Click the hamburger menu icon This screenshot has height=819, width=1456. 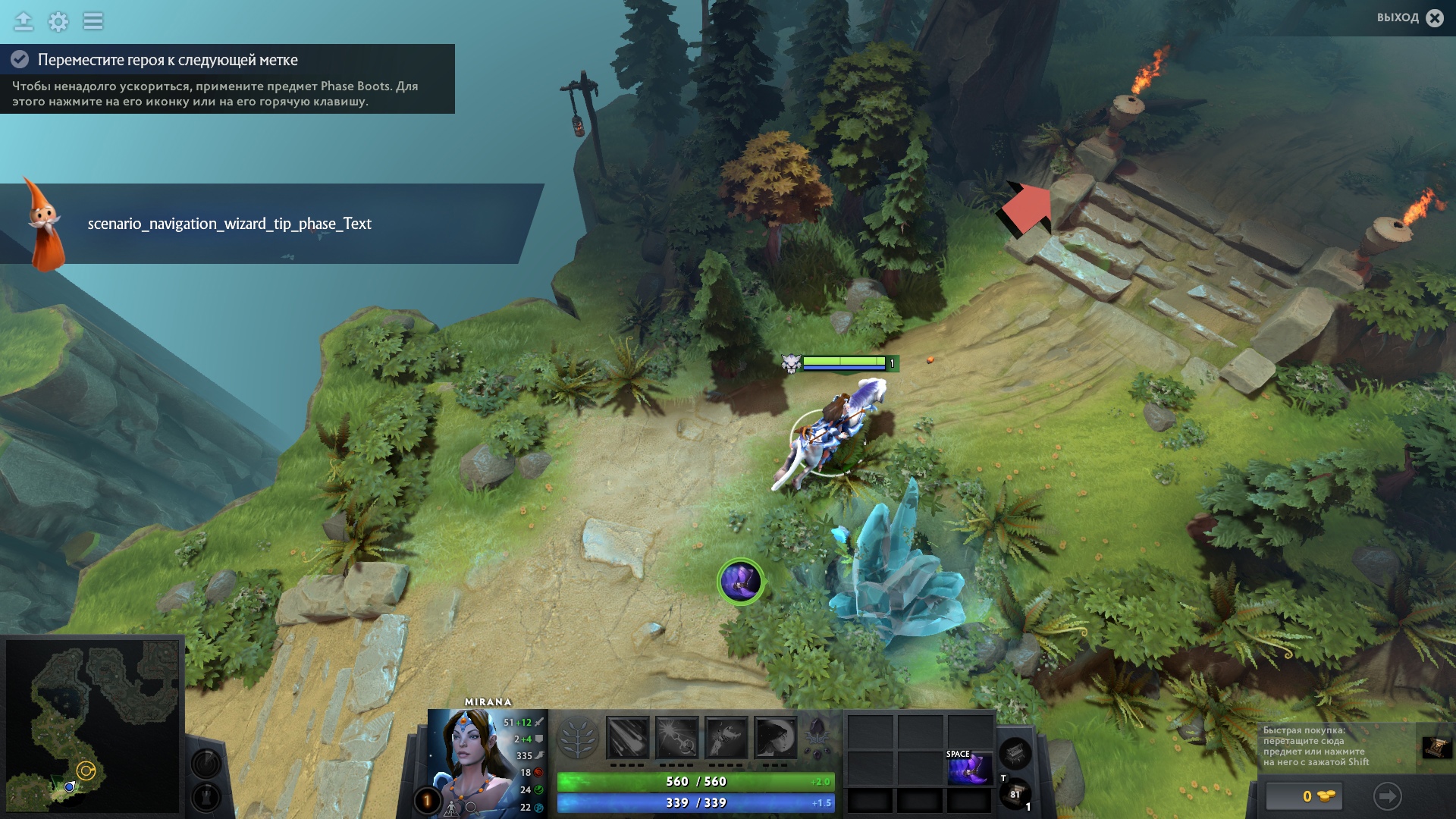(x=93, y=21)
